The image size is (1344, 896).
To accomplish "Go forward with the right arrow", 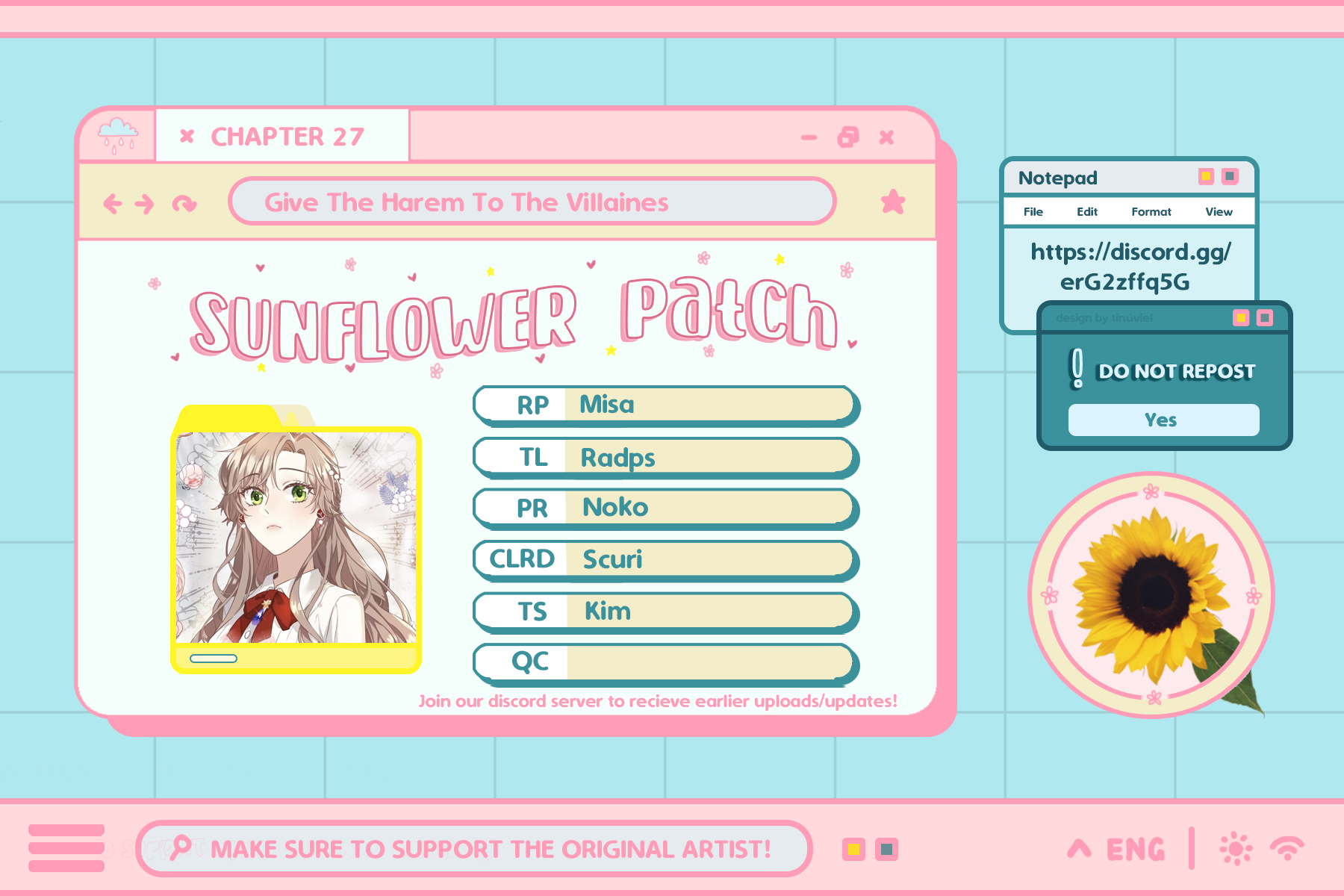I will pos(145,203).
